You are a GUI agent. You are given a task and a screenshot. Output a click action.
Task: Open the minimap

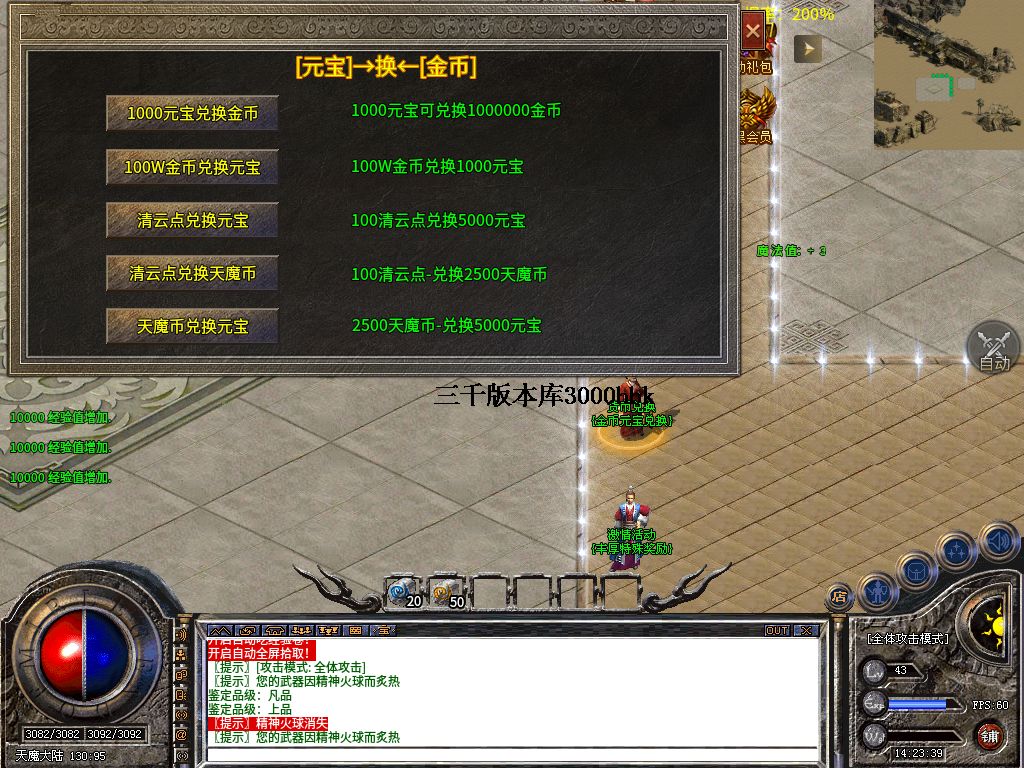[948, 74]
